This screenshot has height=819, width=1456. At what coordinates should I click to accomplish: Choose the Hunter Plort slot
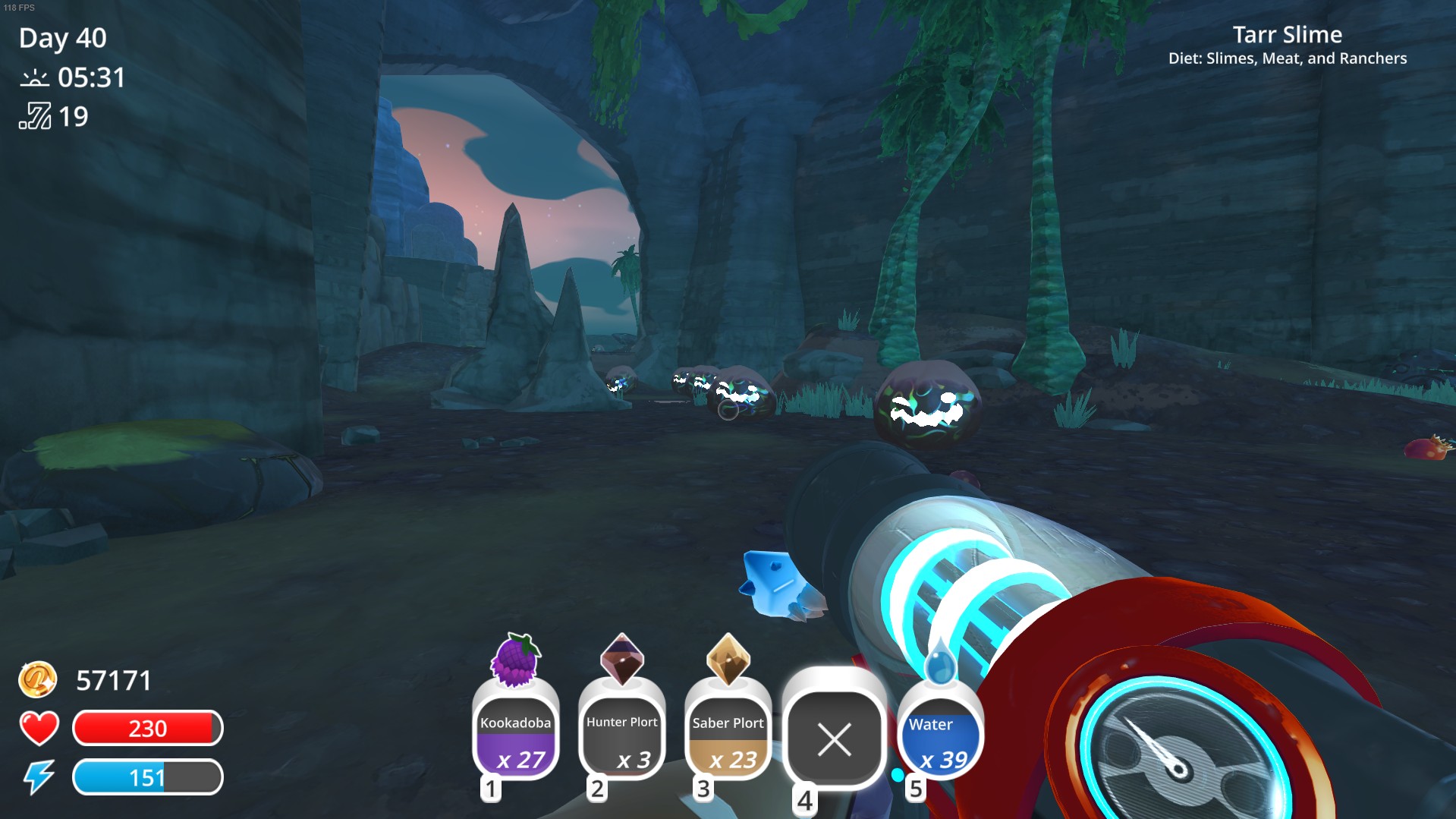click(x=622, y=737)
